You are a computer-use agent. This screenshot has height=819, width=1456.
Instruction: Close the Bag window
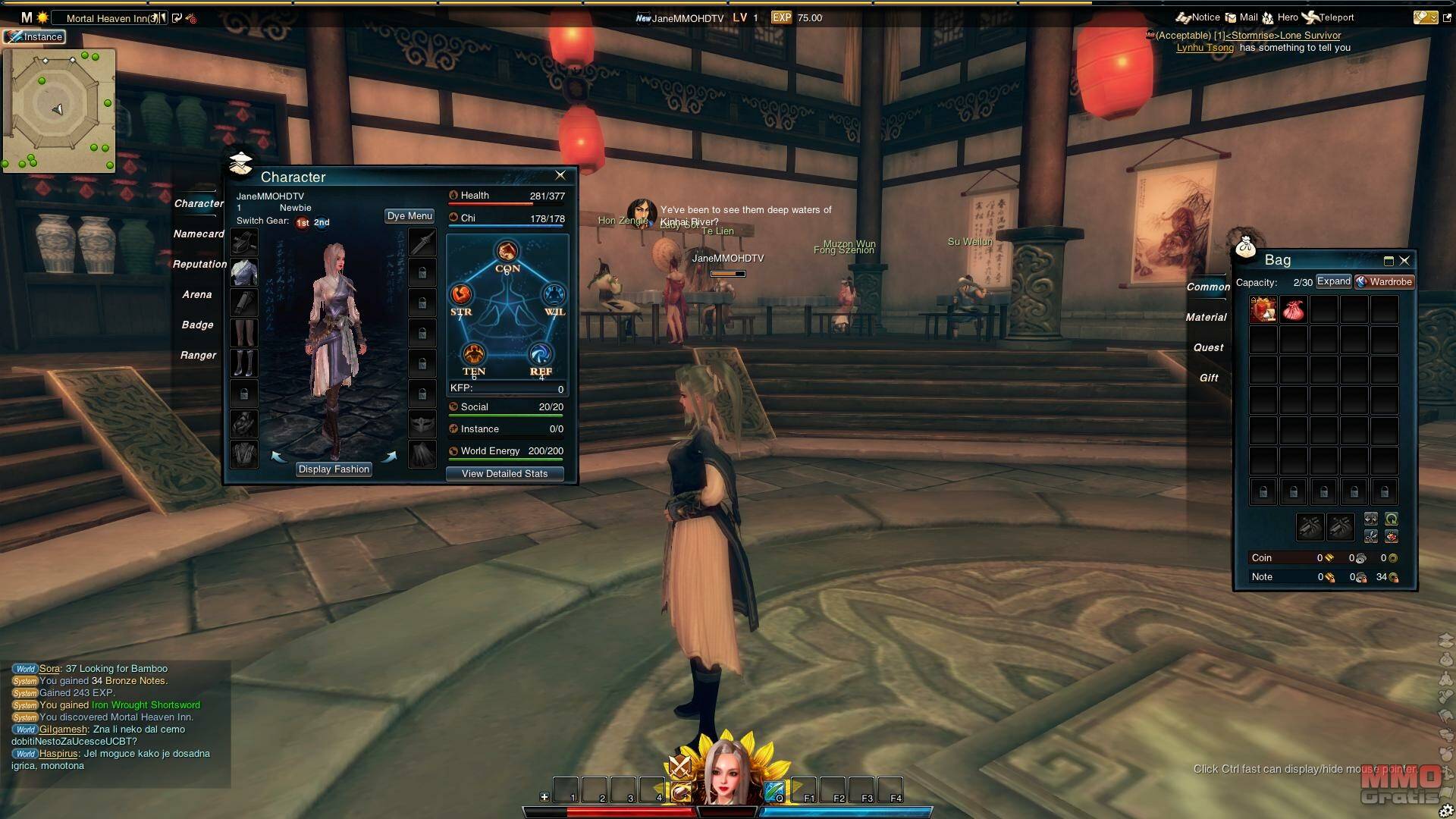tap(1404, 261)
